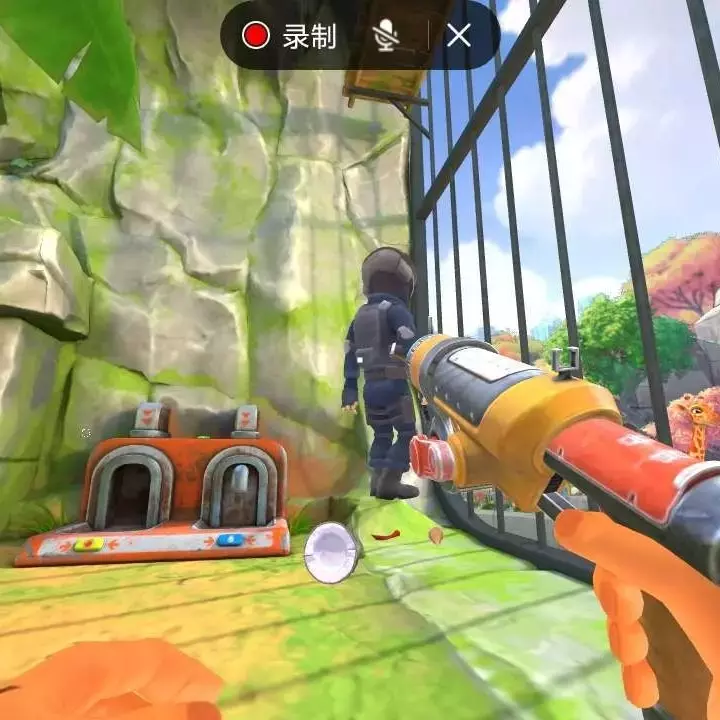This screenshot has width=720, height=720.
Task: Close the recording overlay bar
Action: pos(459,36)
